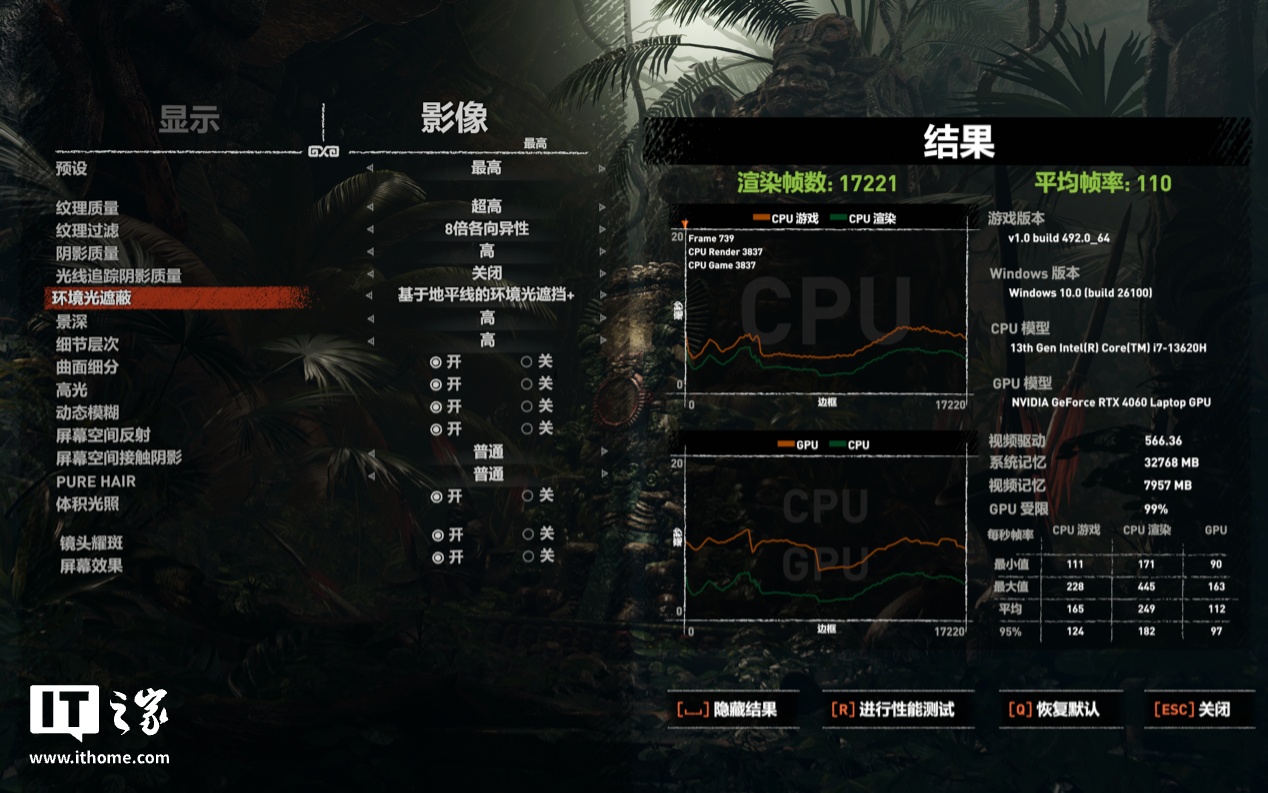This screenshot has height=793, width=1268.
Task: Close the menu with 关闭
Action: tap(1192, 709)
